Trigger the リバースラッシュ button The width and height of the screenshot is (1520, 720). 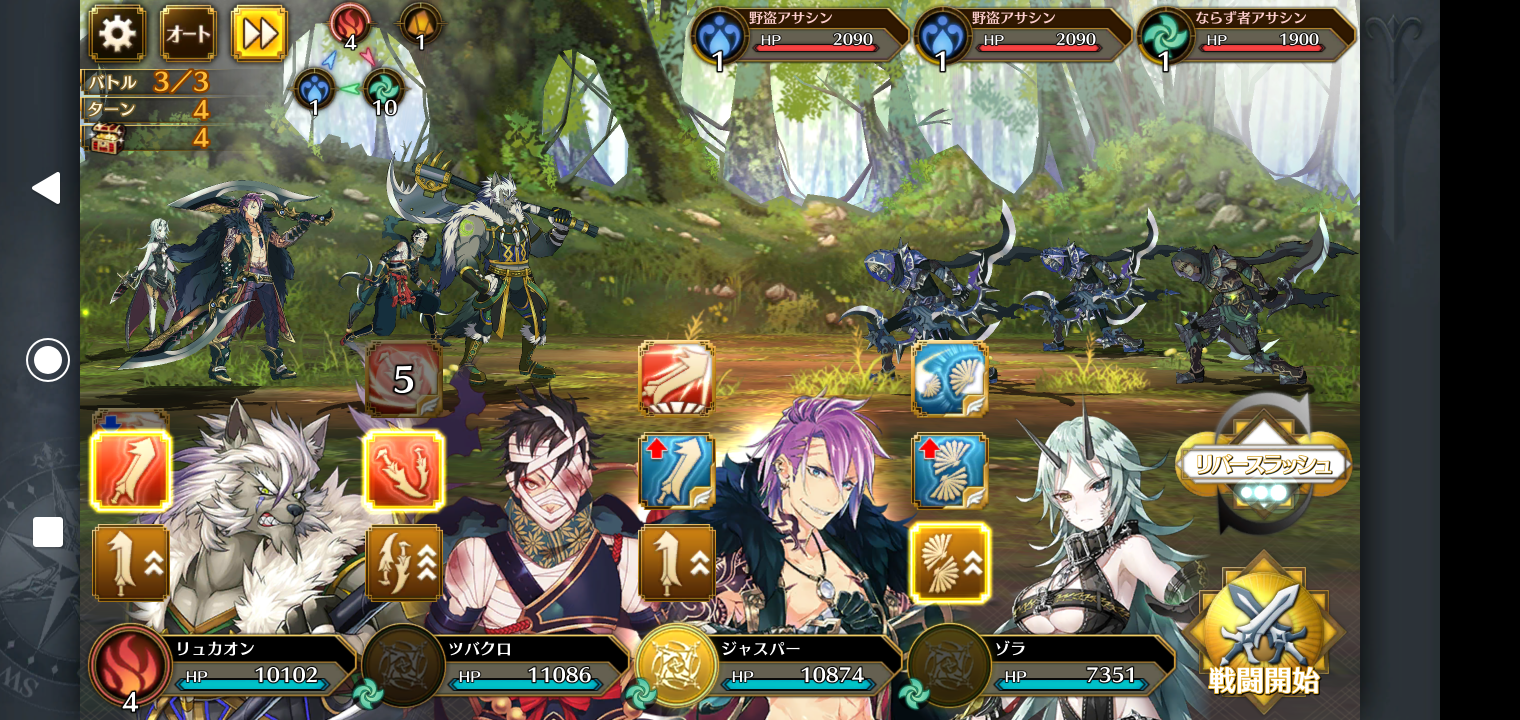coord(1264,464)
